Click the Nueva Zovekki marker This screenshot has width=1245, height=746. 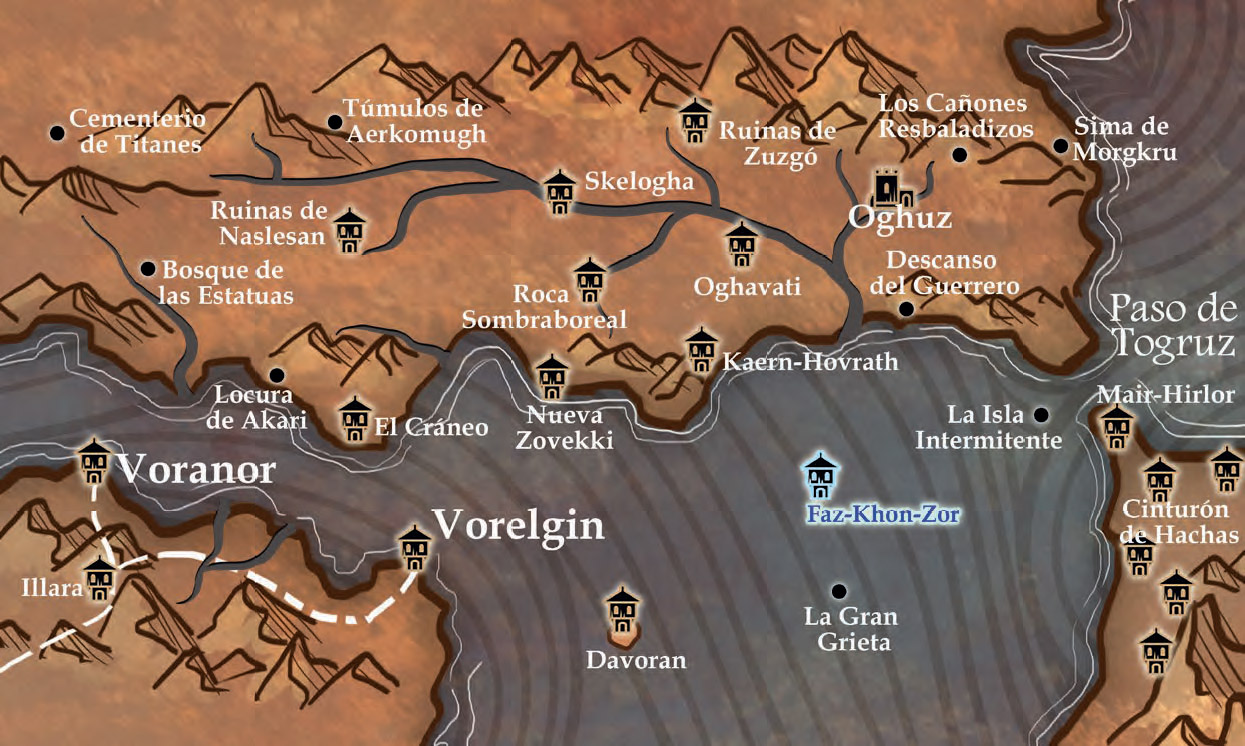pos(552,376)
